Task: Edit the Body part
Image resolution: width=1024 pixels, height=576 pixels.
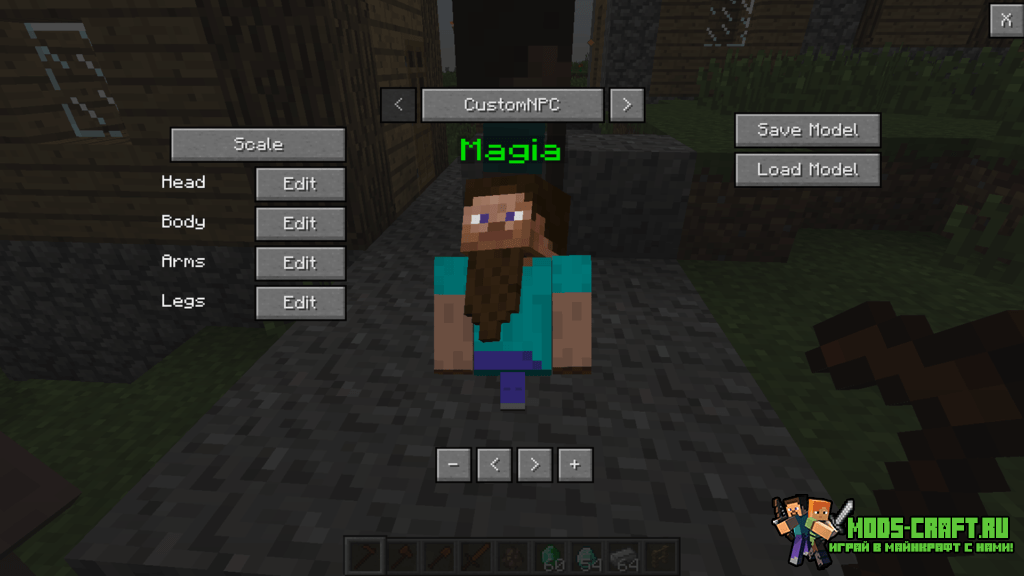Action: click(x=300, y=224)
